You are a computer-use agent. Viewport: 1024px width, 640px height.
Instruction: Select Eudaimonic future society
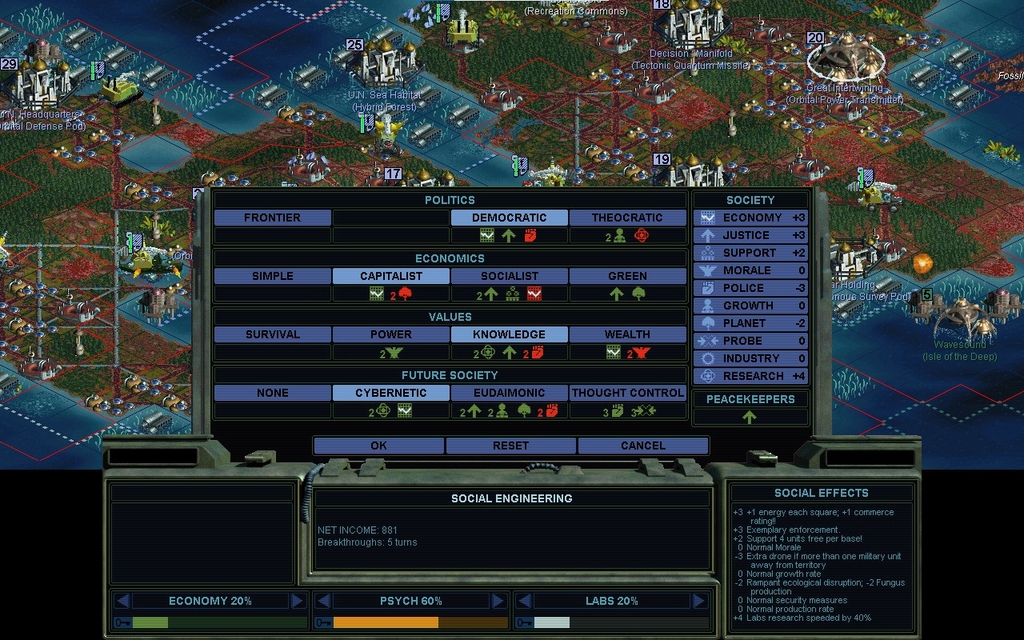pyautogui.click(x=509, y=393)
